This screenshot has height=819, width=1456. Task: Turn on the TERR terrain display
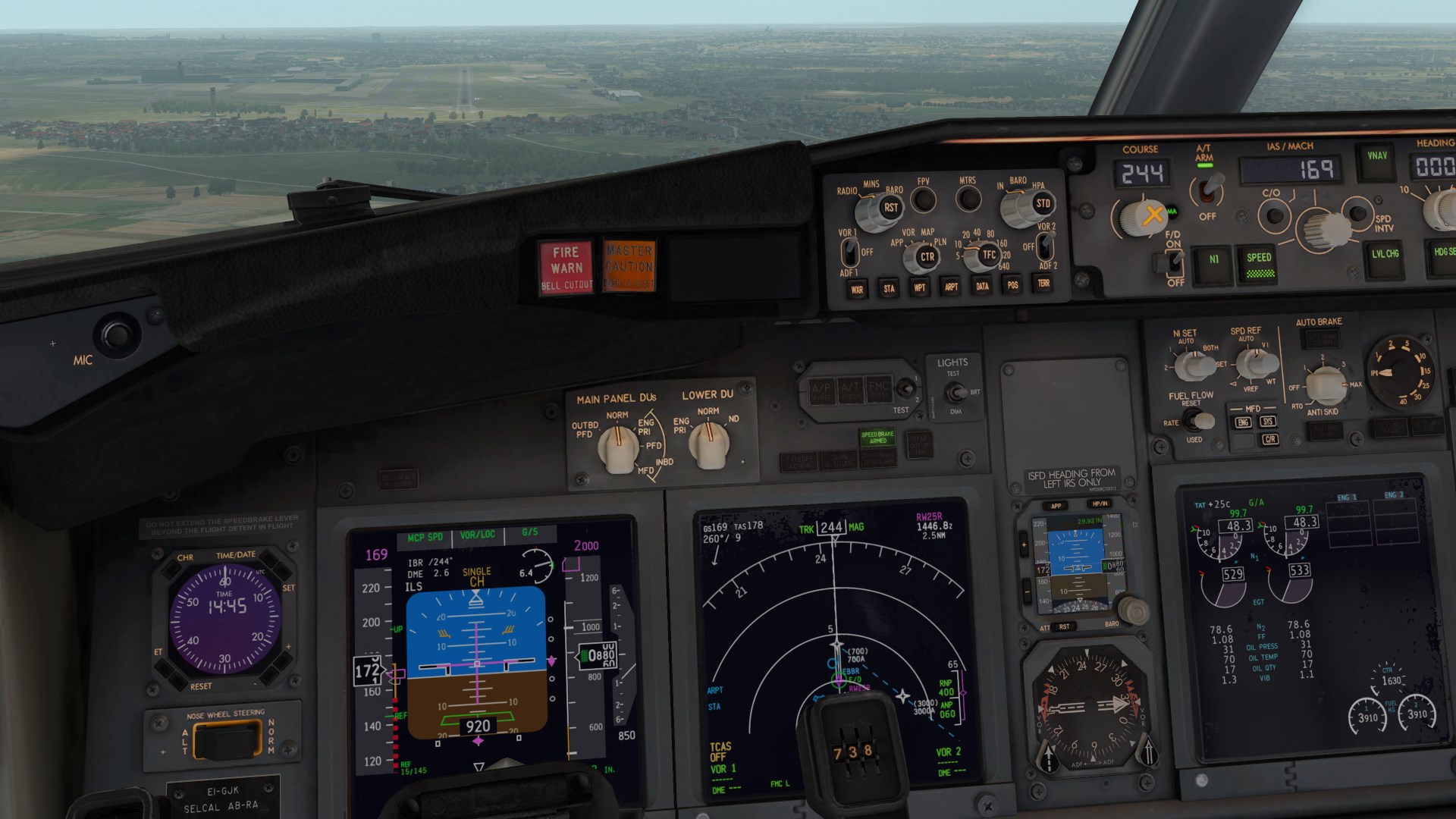tap(1044, 284)
